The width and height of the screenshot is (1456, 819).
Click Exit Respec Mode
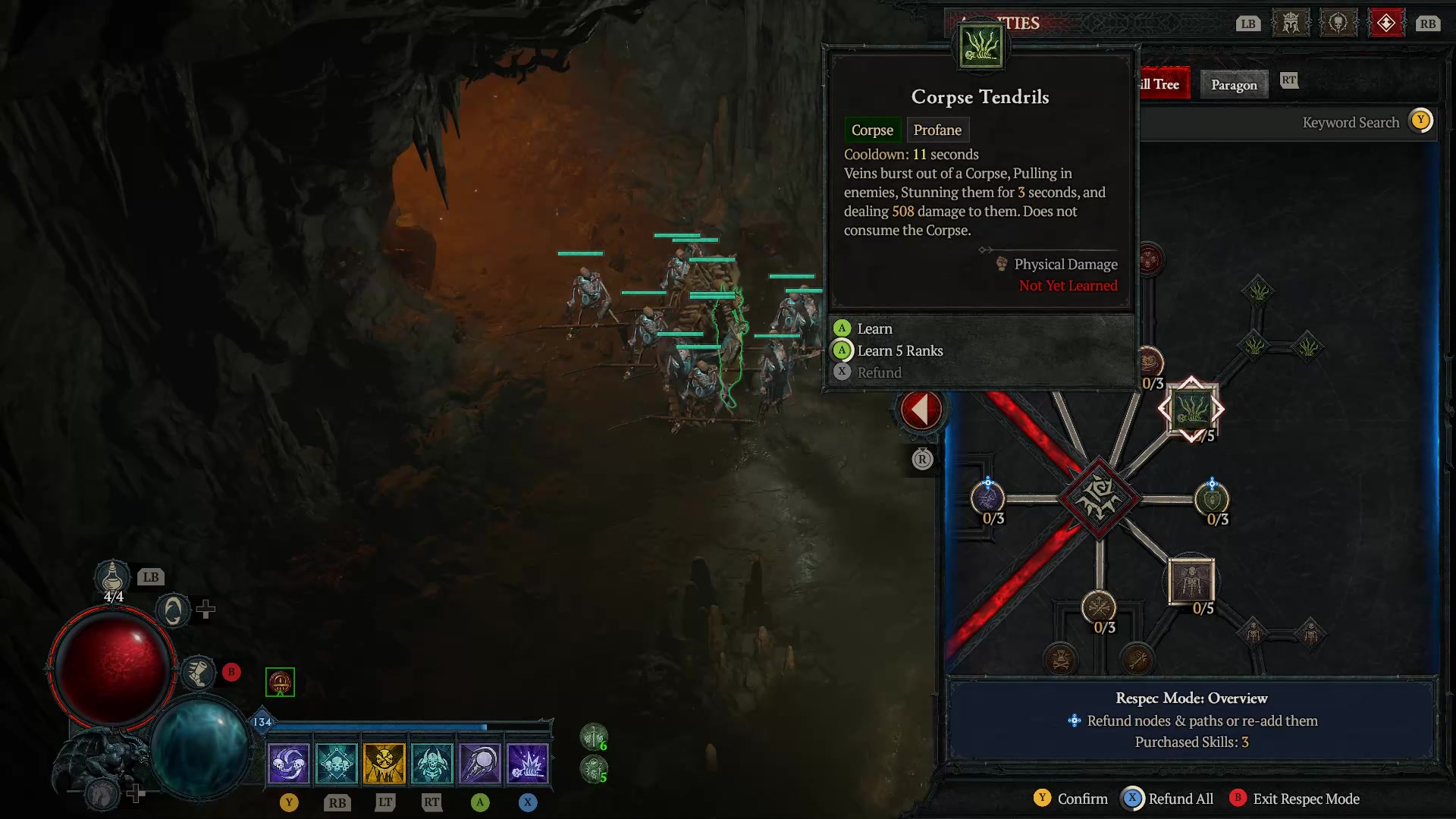coord(1306,799)
